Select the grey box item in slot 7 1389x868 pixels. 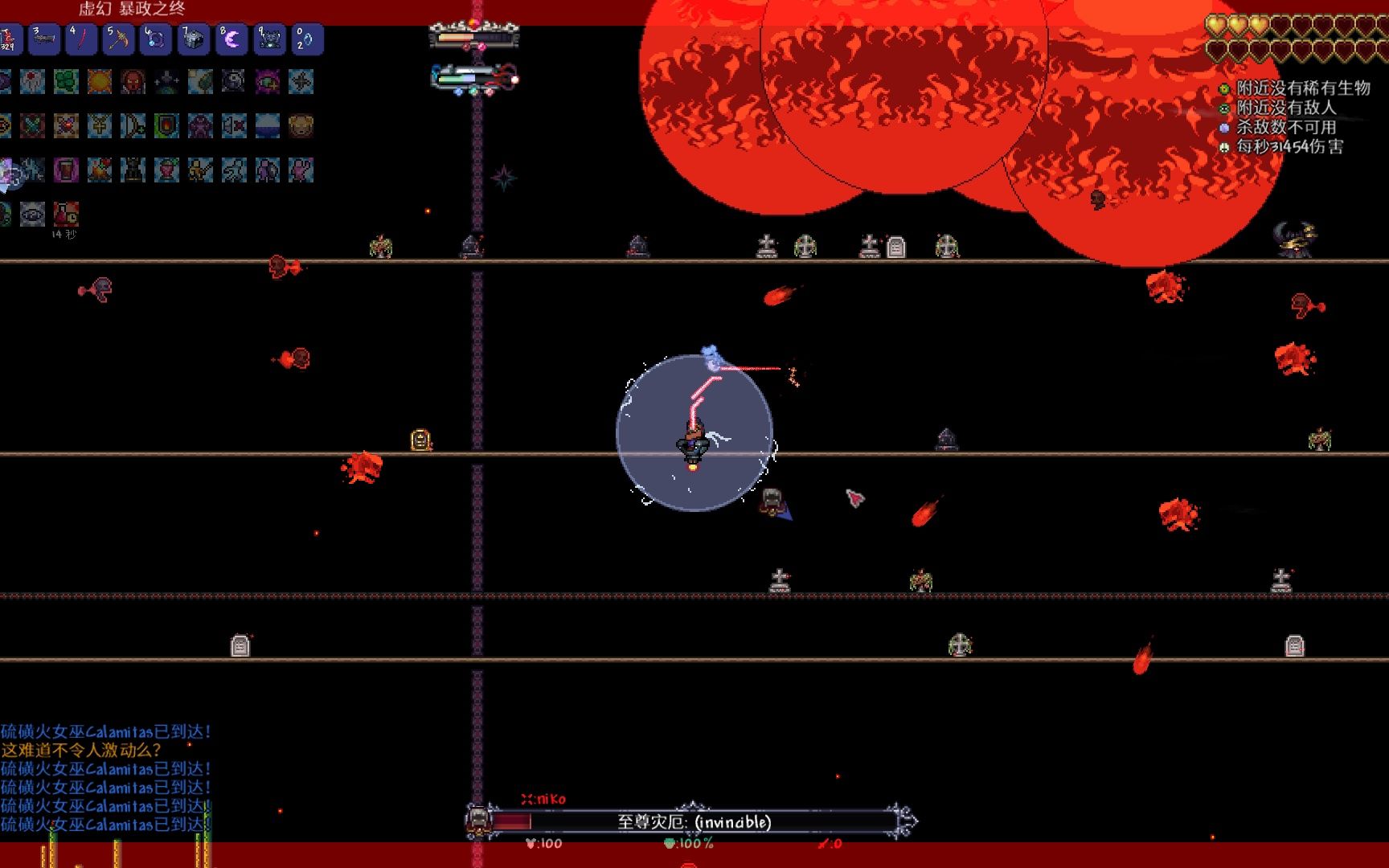click(x=194, y=39)
